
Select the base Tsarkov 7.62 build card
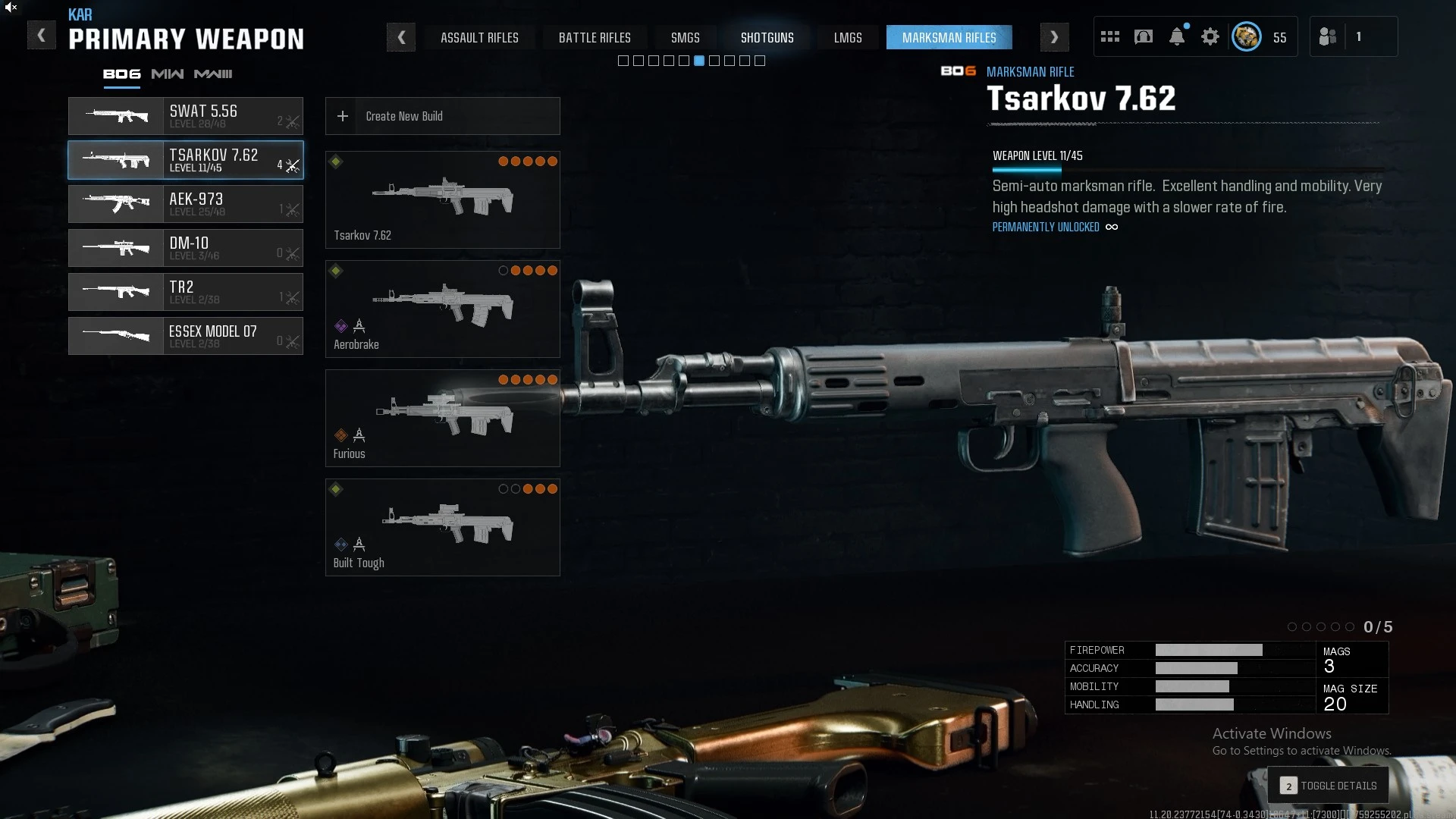pyautogui.click(x=442, y=199)
